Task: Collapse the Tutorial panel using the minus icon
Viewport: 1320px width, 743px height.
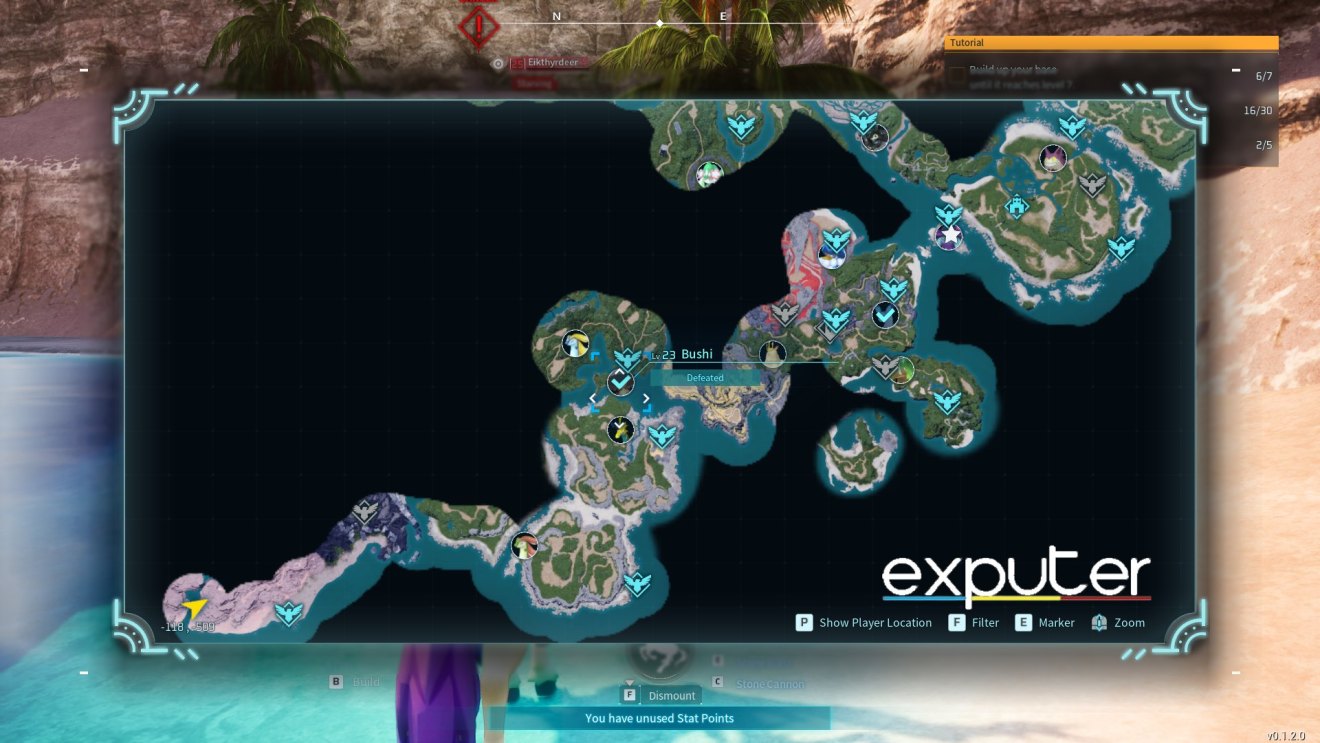Action: pos(1236,70)
